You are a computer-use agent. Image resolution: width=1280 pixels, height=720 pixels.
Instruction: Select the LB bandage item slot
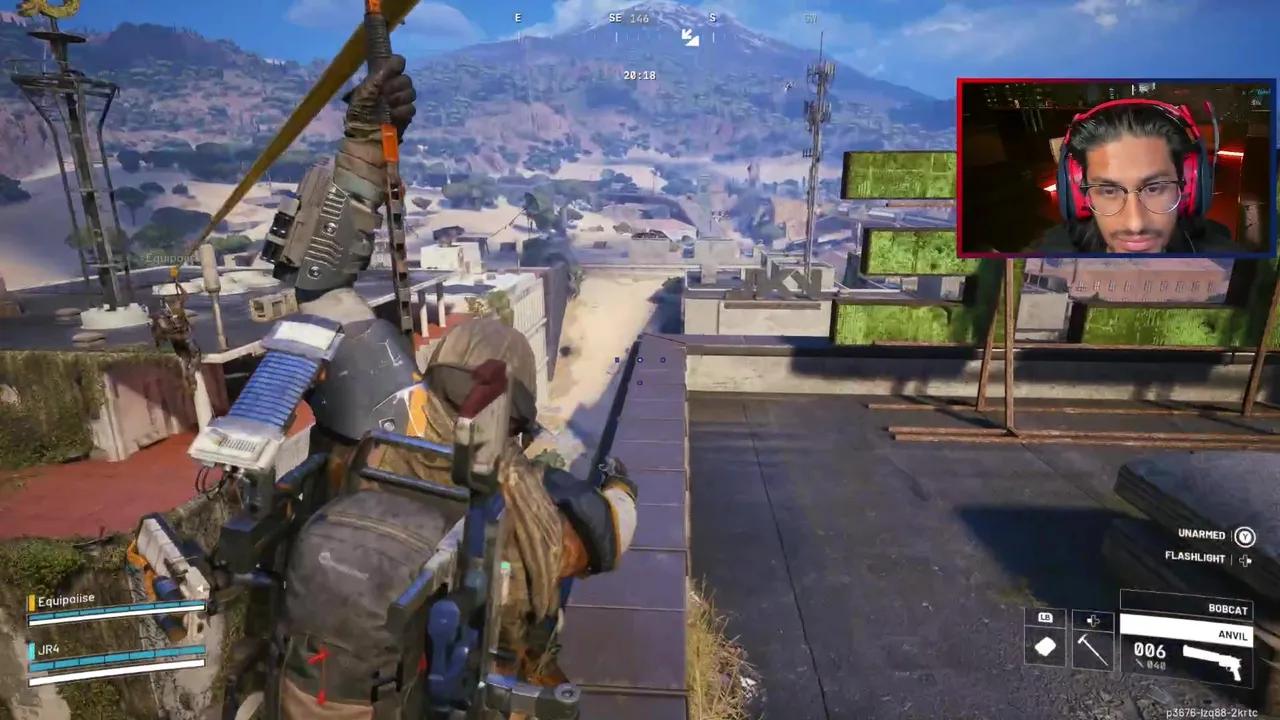click(1046, 643)
